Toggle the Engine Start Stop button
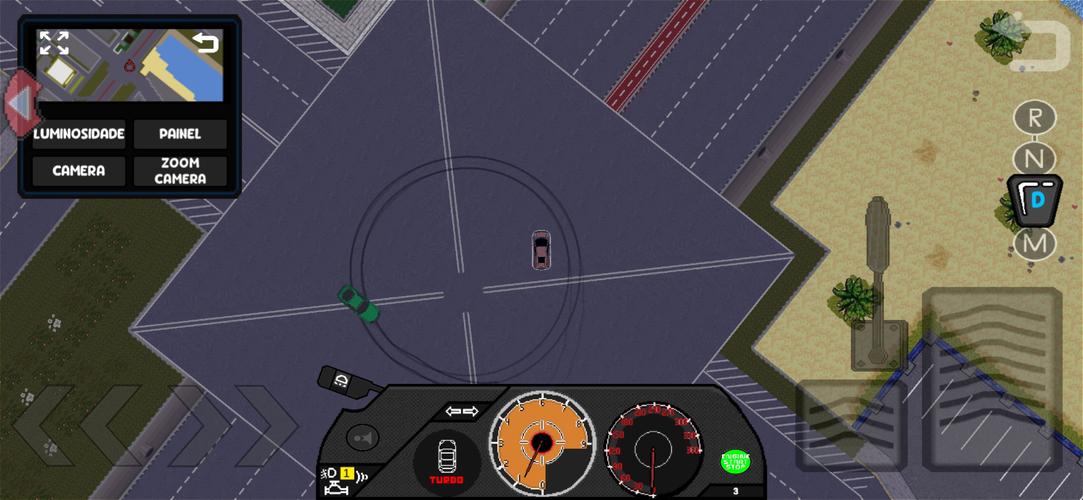Viewport: 1083px width, 500px height. coord(735,461)
